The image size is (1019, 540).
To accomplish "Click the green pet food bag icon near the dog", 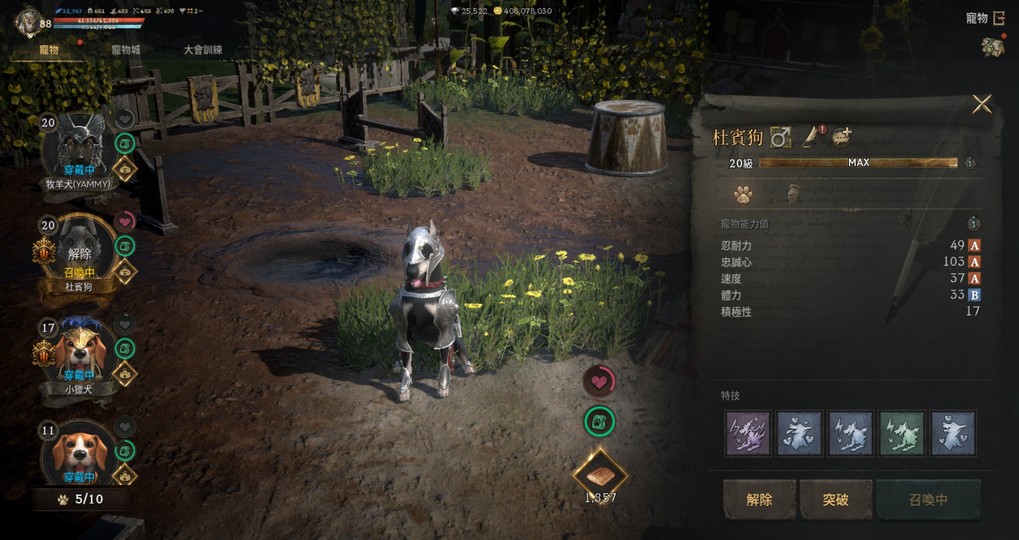I will [x=599, y=422].
